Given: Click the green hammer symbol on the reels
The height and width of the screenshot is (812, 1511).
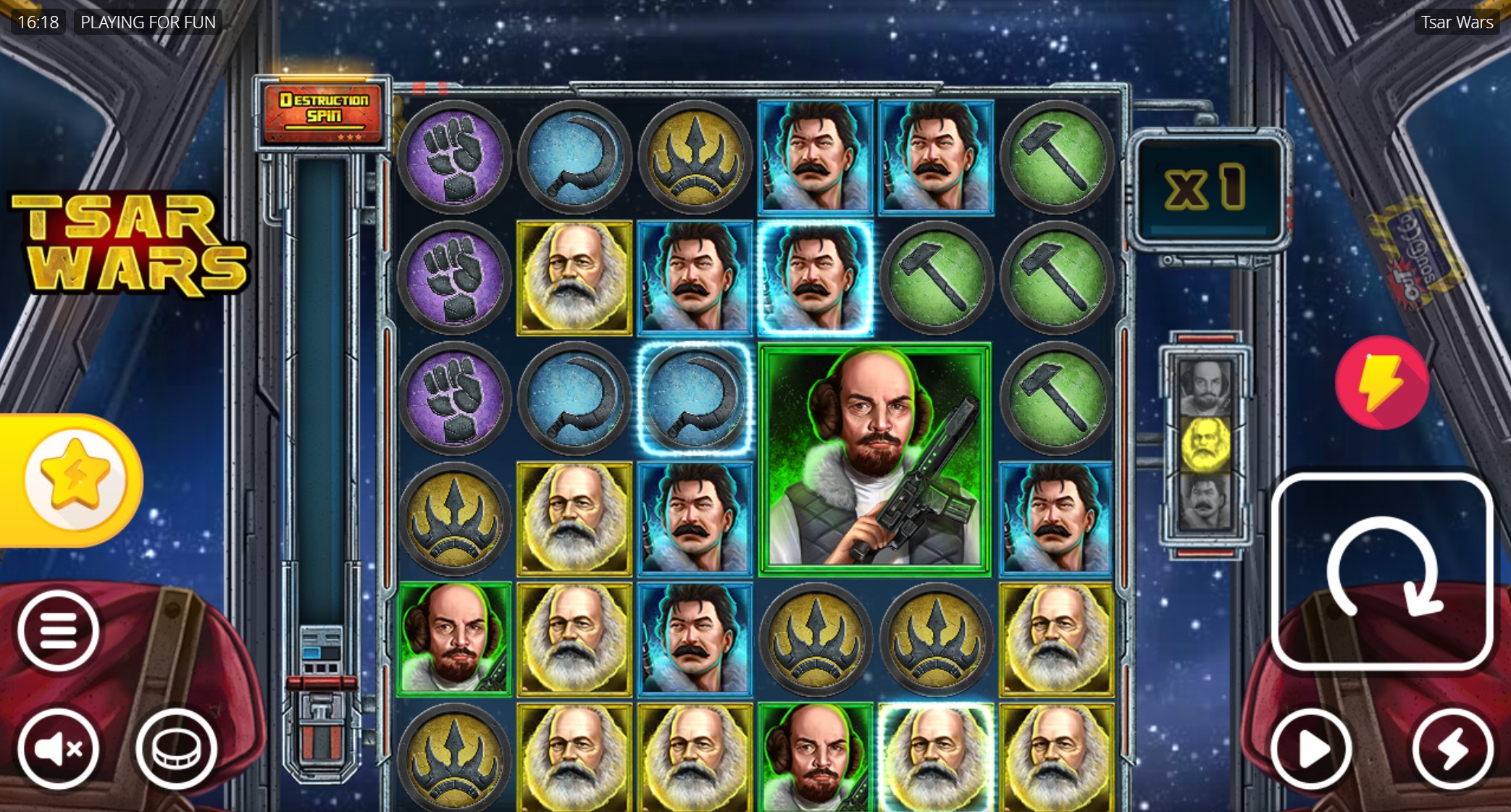Looking at the screenshot, I should point(1057,156).
